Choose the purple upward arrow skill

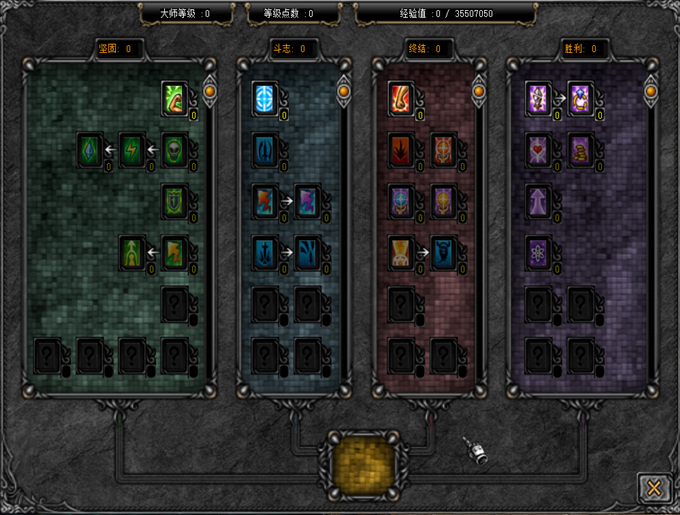click(539, 201)
